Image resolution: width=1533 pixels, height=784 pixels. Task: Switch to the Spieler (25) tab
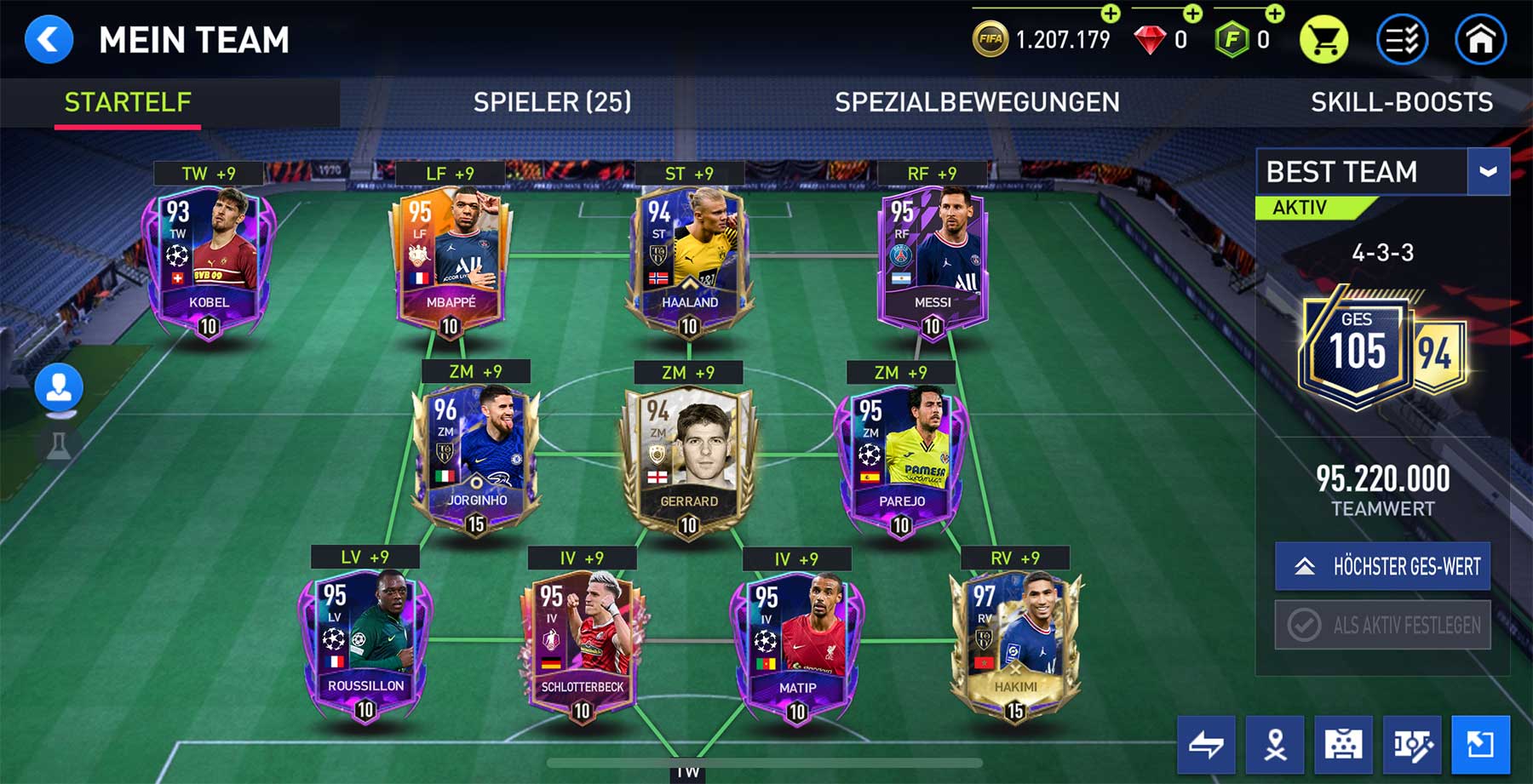click(552, 103)
